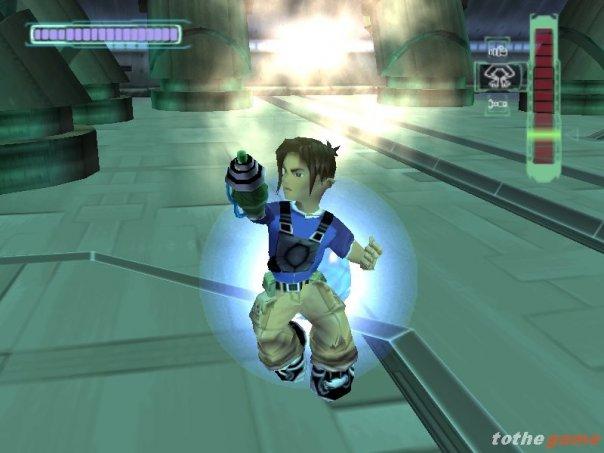
Task: Select the highlighted center gadget icon
Action: pyautogui.click(x=497, y=74)
